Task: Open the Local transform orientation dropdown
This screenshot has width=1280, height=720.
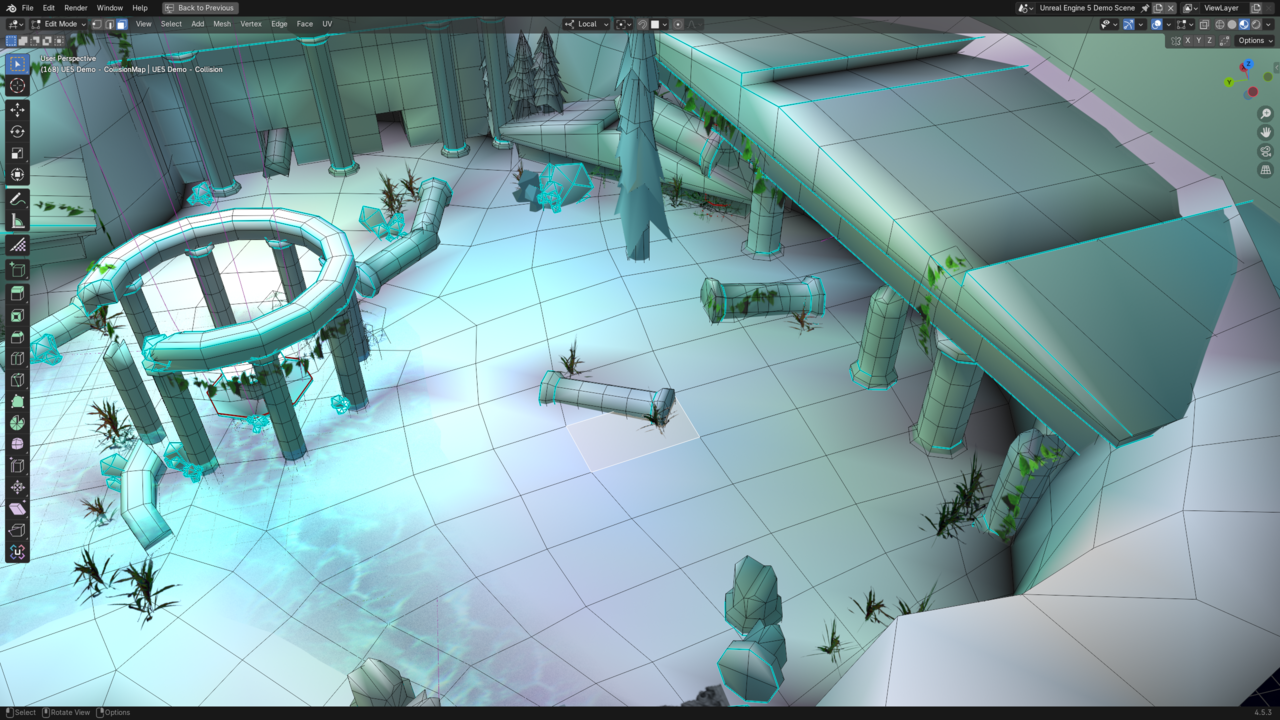Action: point(587,24)
